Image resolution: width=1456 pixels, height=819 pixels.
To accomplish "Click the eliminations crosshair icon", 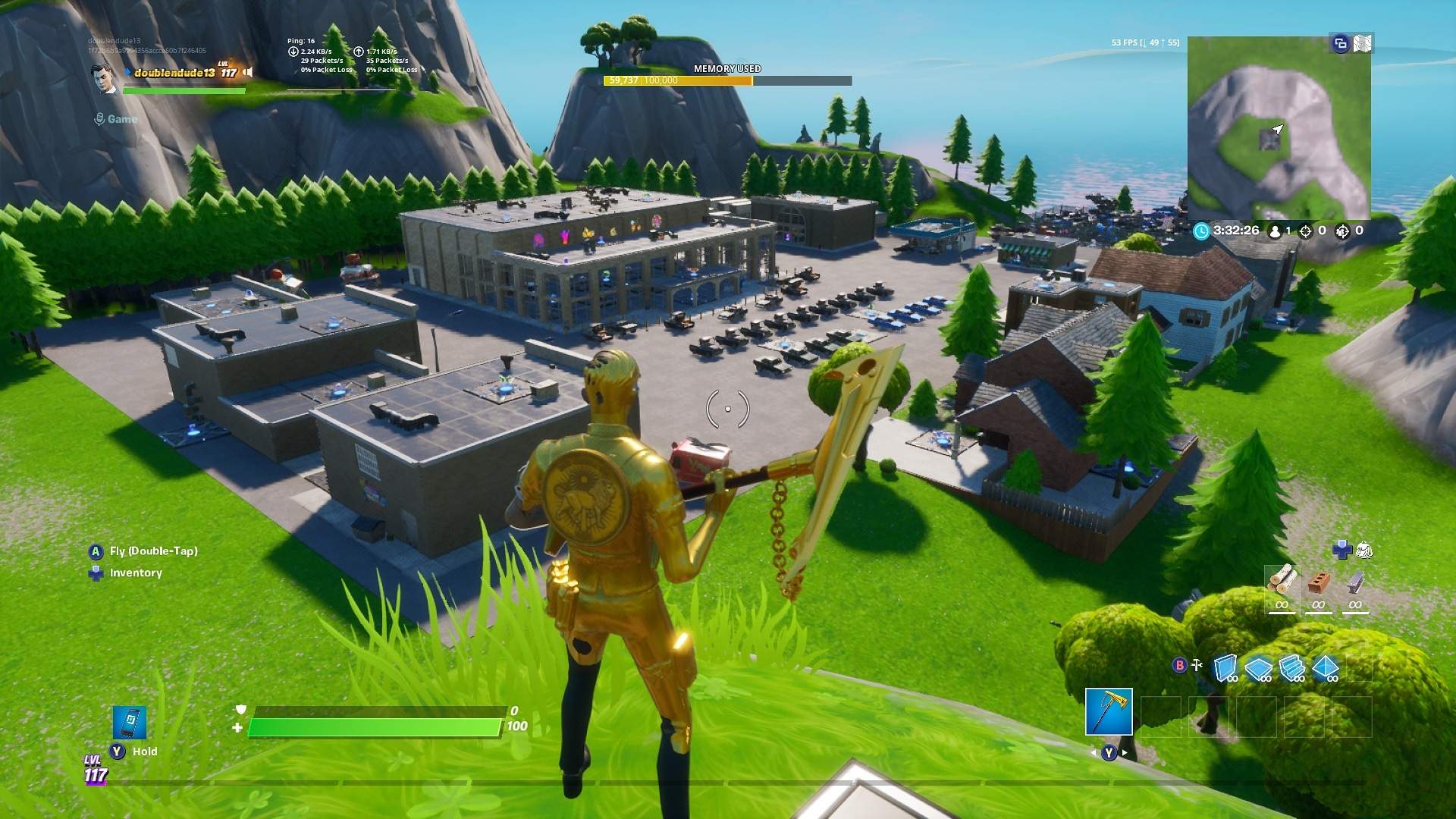I will [1306, 231].
